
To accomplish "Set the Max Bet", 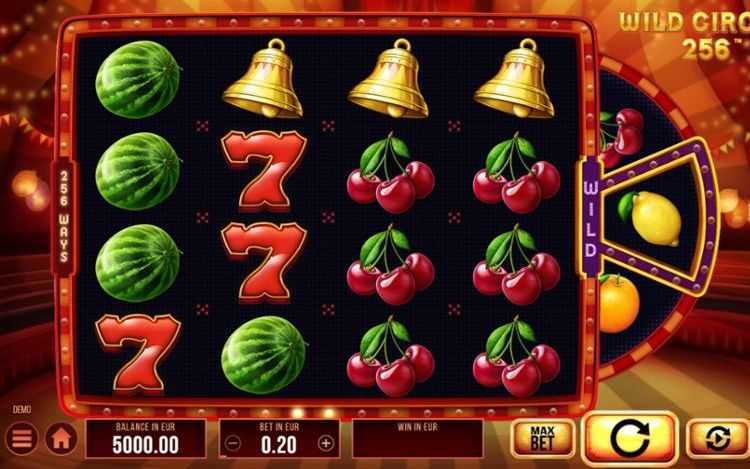I will coord(542,438).
